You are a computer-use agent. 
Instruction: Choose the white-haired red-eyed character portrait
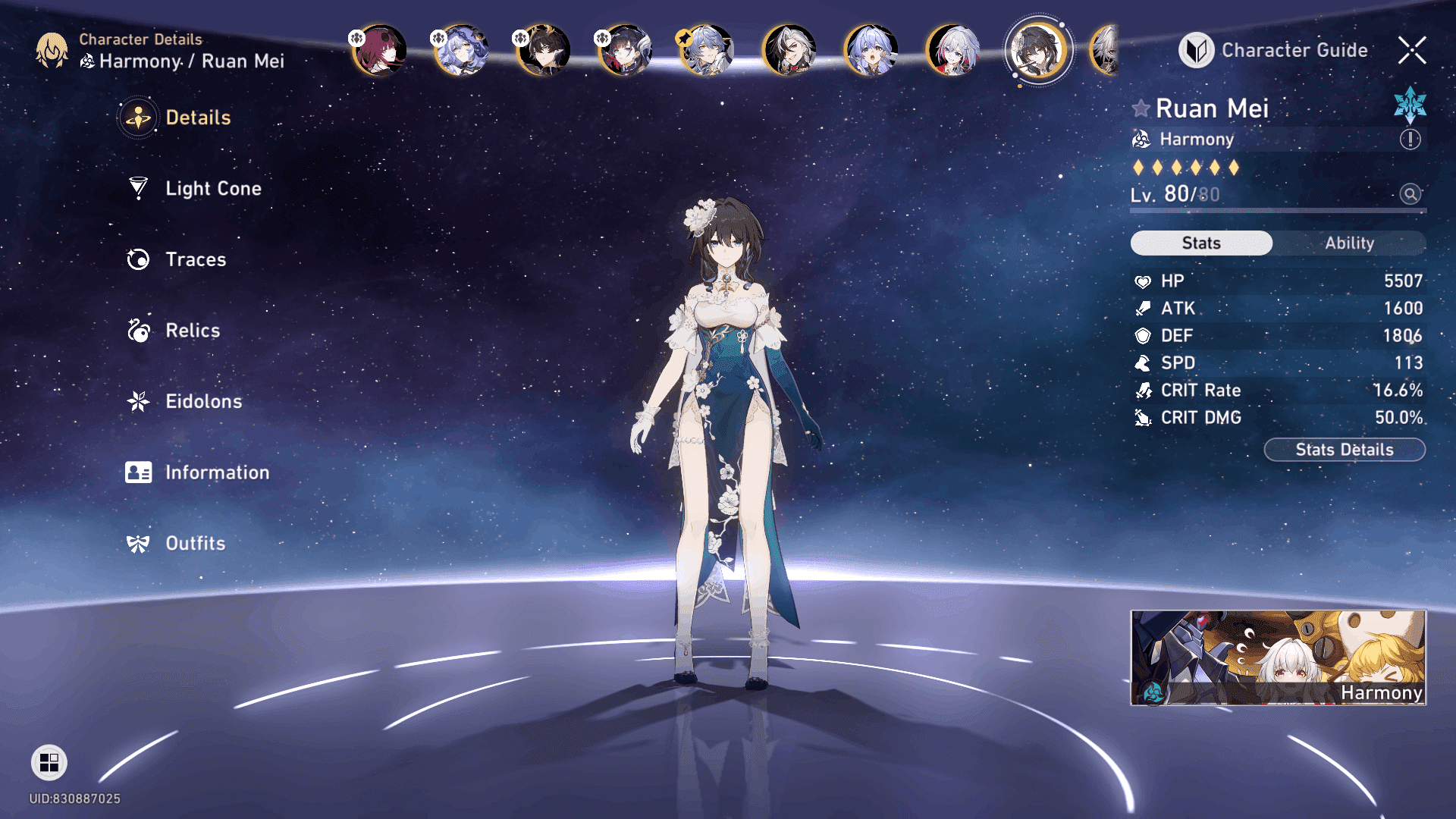pyautogui.click(x=953, y=50)
